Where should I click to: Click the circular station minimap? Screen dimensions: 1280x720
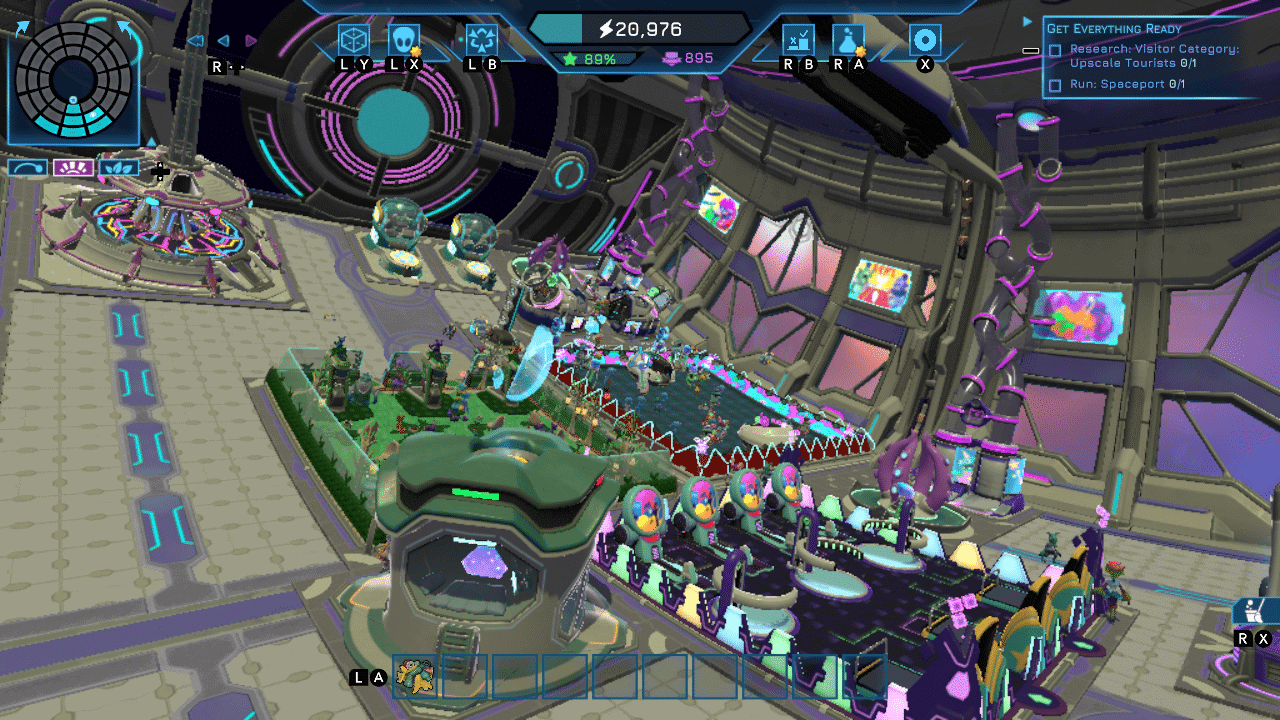(74, 80)
